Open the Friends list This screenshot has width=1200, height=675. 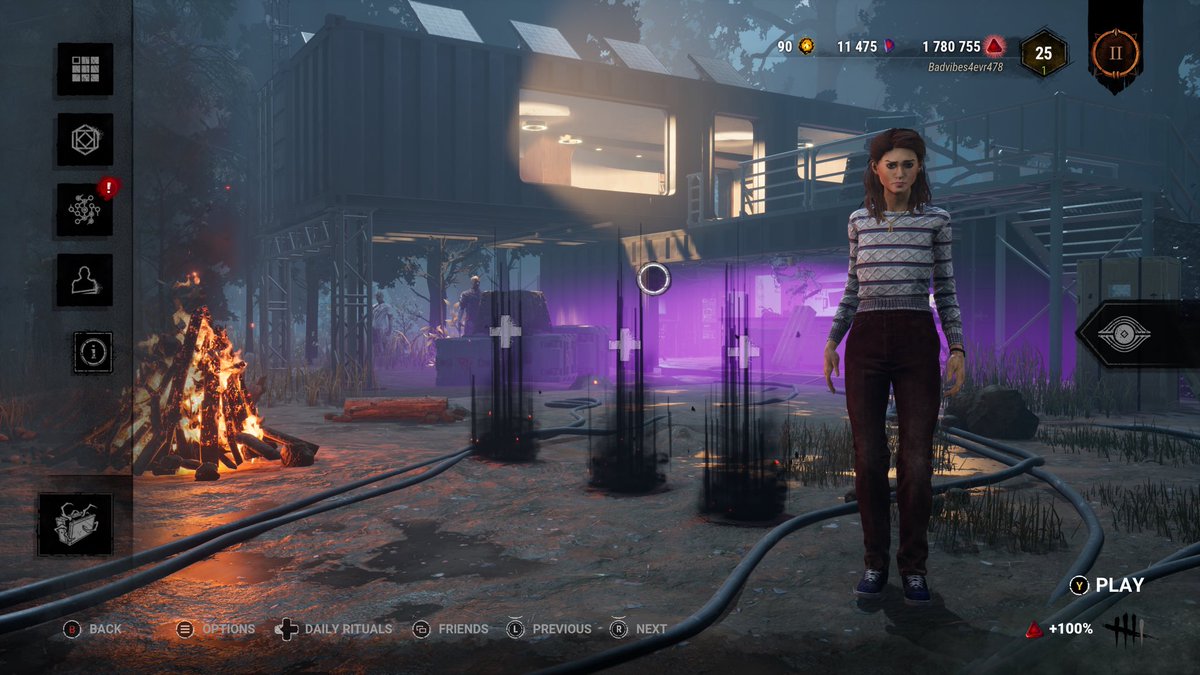tap(451, 629)
